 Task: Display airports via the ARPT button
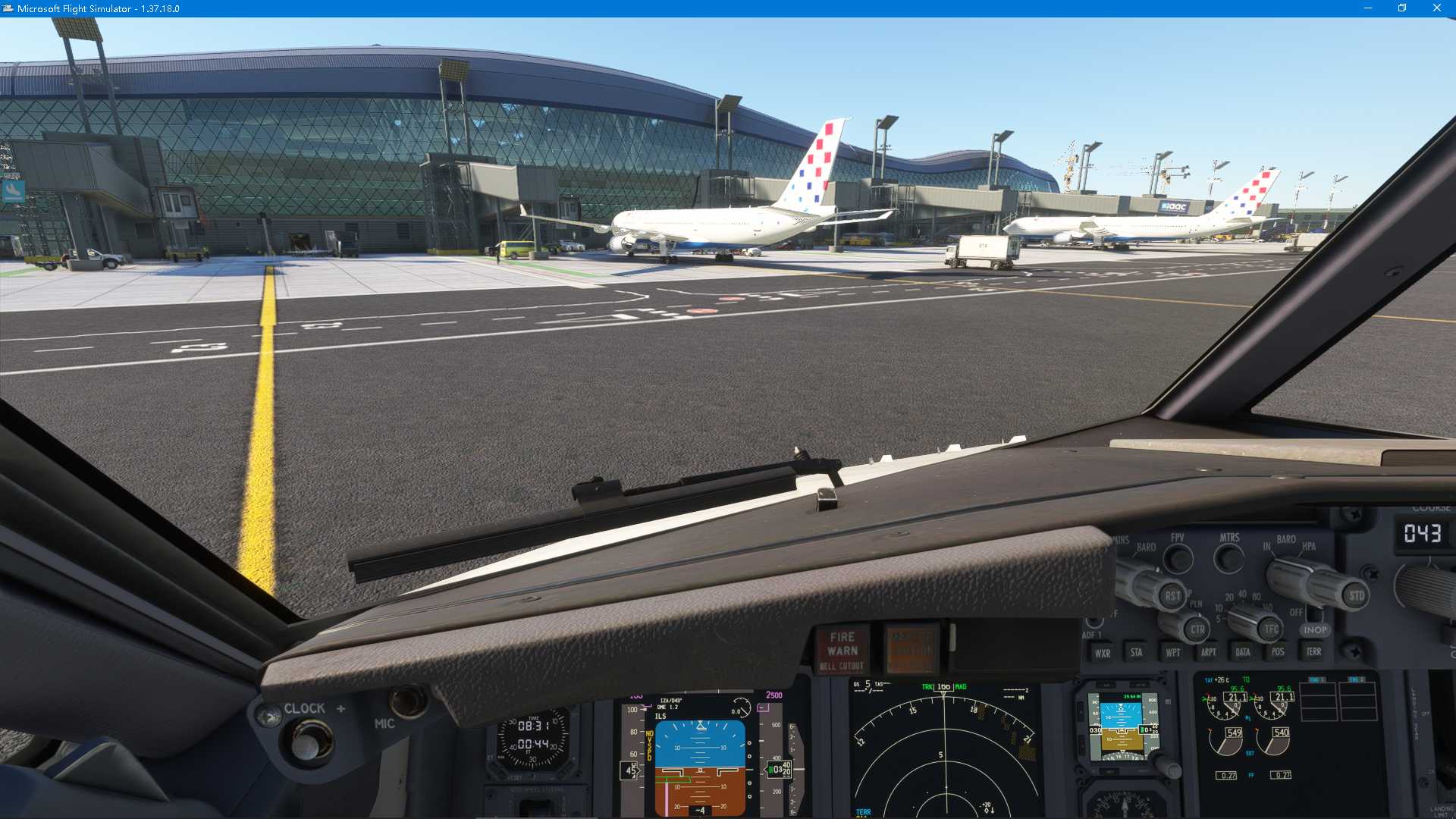pyautogui.click(x=1208, y=652)
